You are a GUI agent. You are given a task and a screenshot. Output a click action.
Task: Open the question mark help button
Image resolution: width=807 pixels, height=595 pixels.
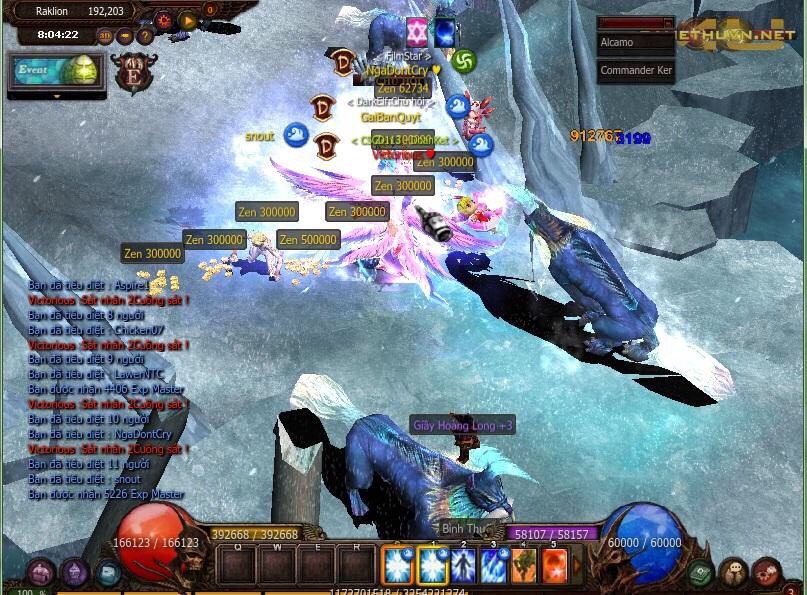click(145, 36)
